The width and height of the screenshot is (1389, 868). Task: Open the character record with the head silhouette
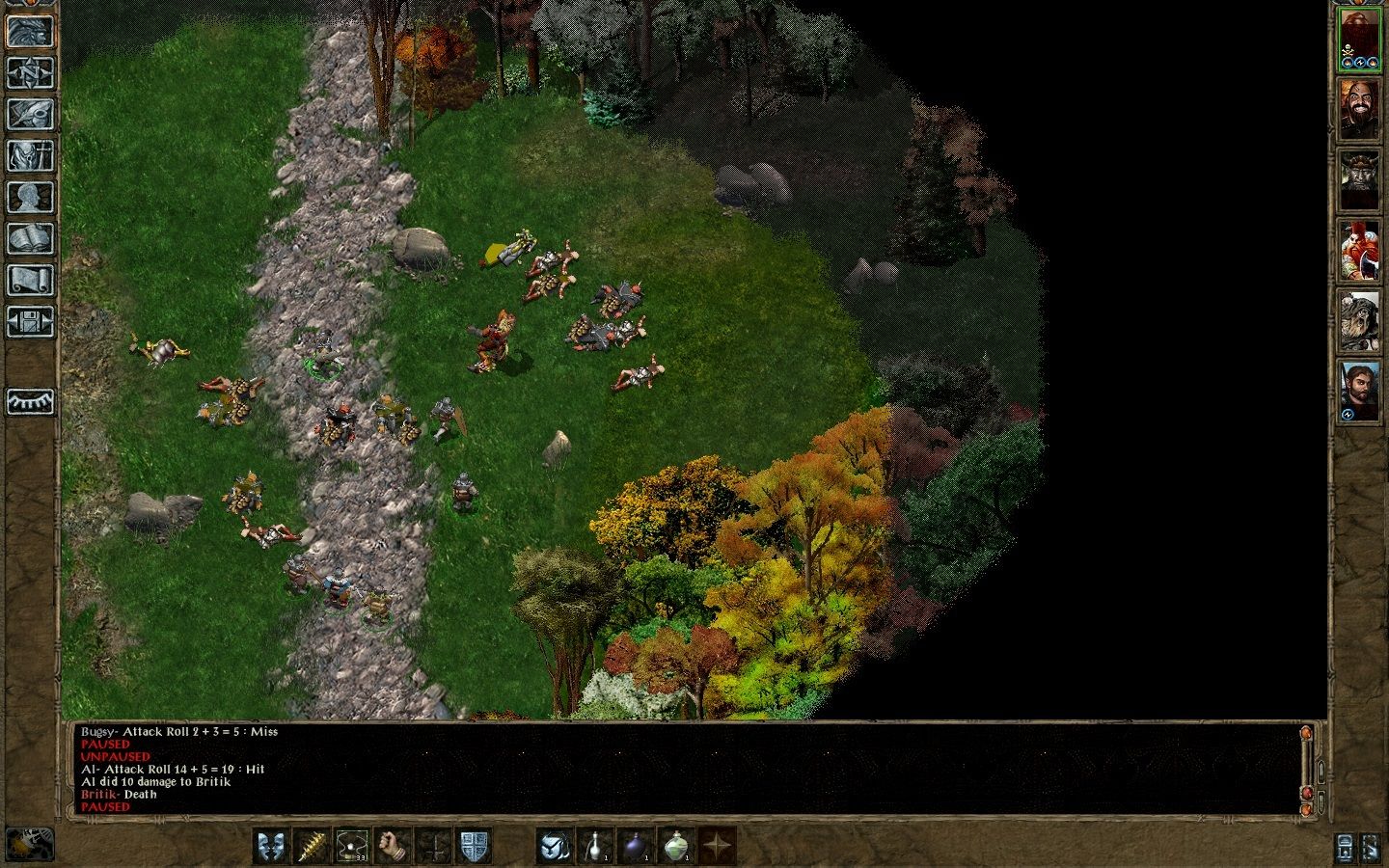[x=30, y=198]
